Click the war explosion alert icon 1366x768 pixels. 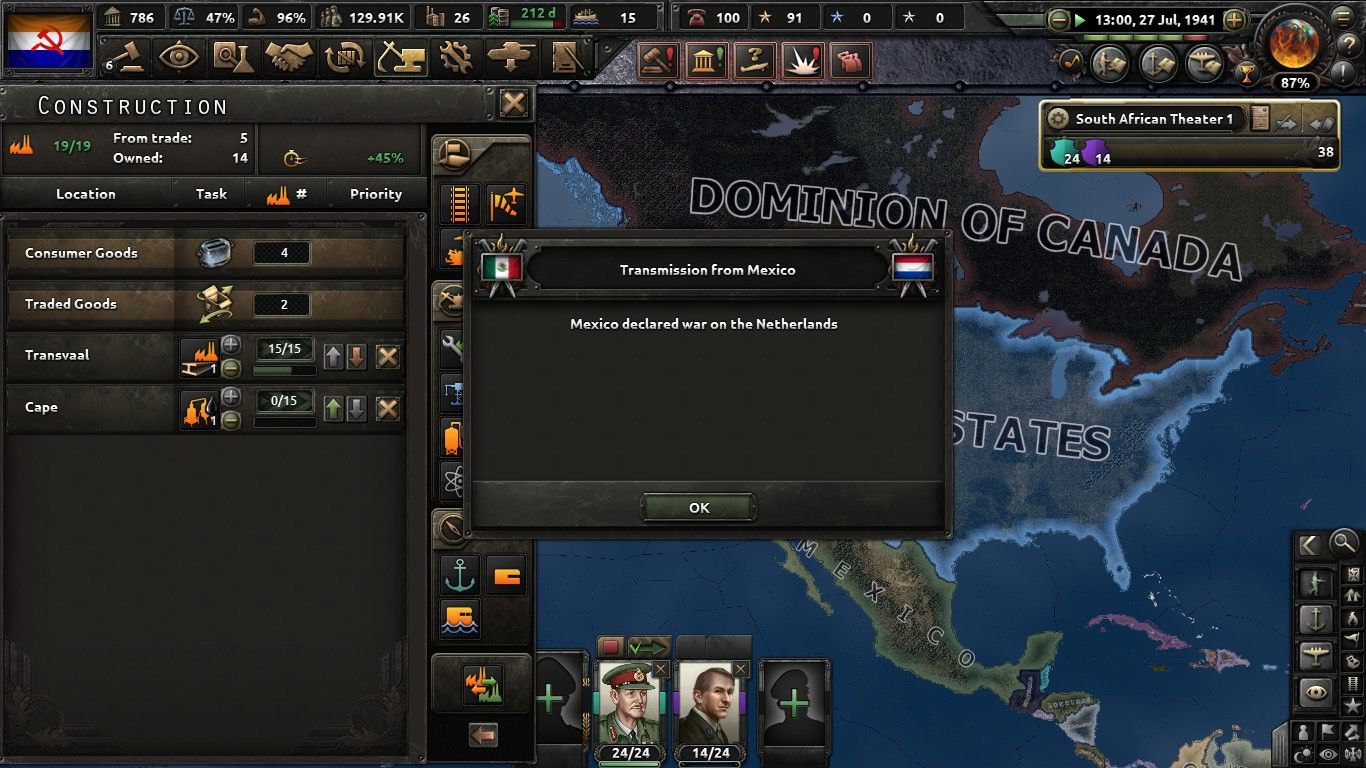click(803, 58)
